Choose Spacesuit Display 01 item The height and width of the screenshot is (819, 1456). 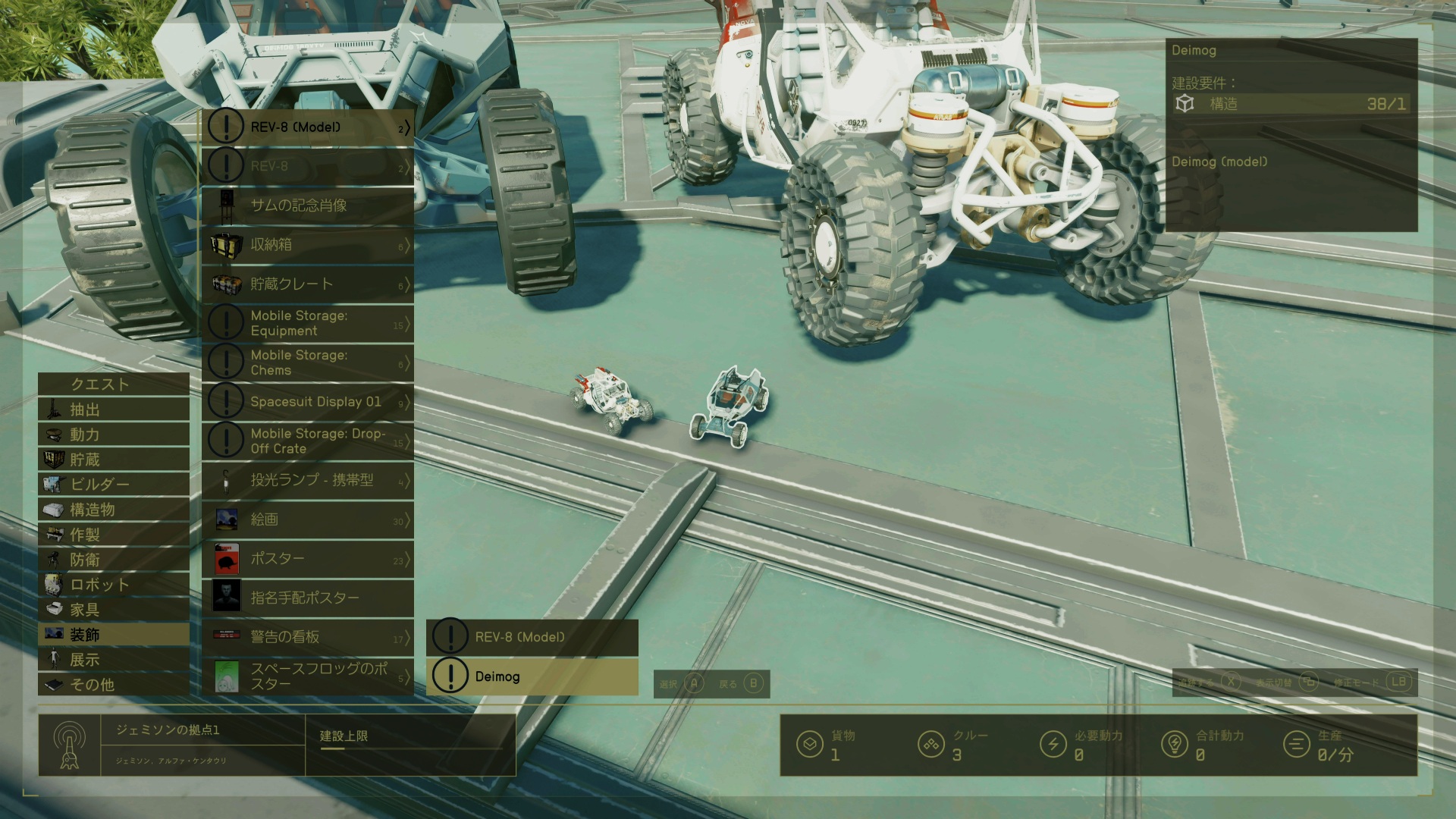point(308,402)
